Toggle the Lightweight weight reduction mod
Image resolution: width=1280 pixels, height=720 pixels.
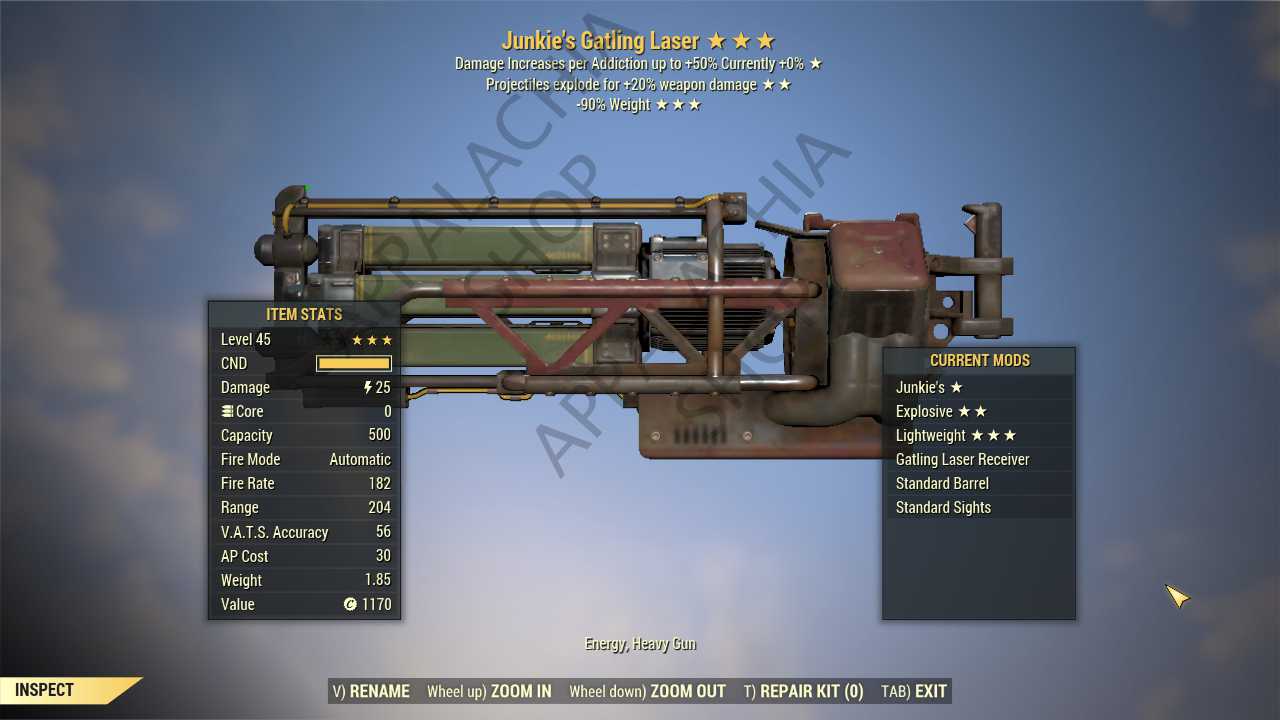932,435
